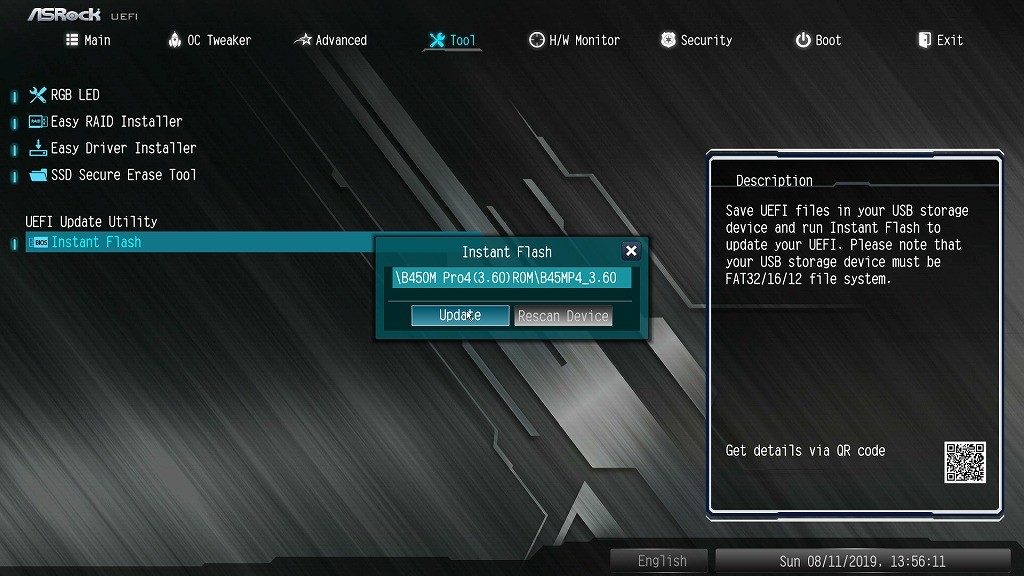Open SSD Secure Erase Tool
Viewport: 1024px width, 576px height.
(x=123, y=175)
